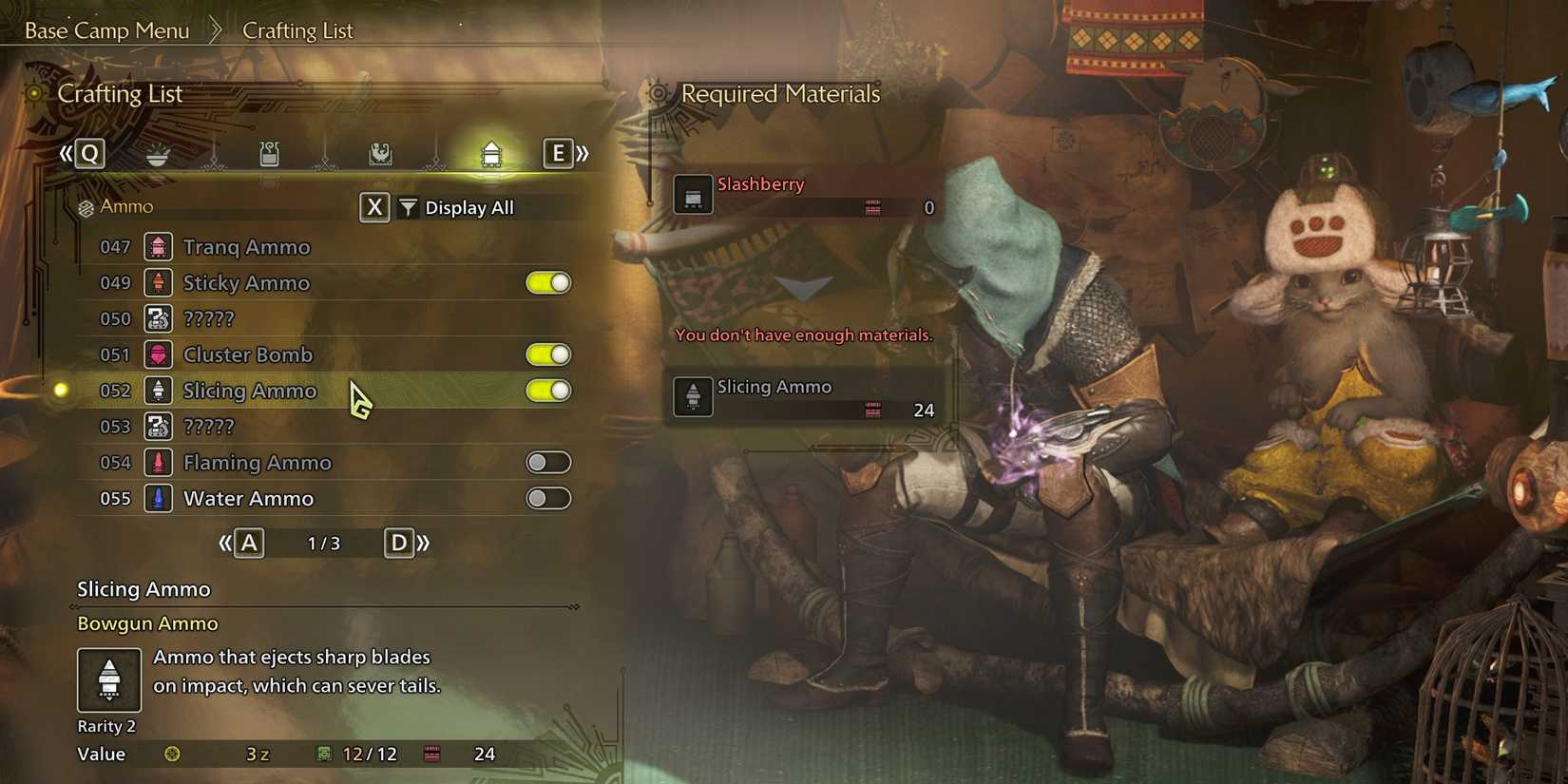
Task: Open the Base Camp Menu breadcrumb
Action: [x=106, y=29]
